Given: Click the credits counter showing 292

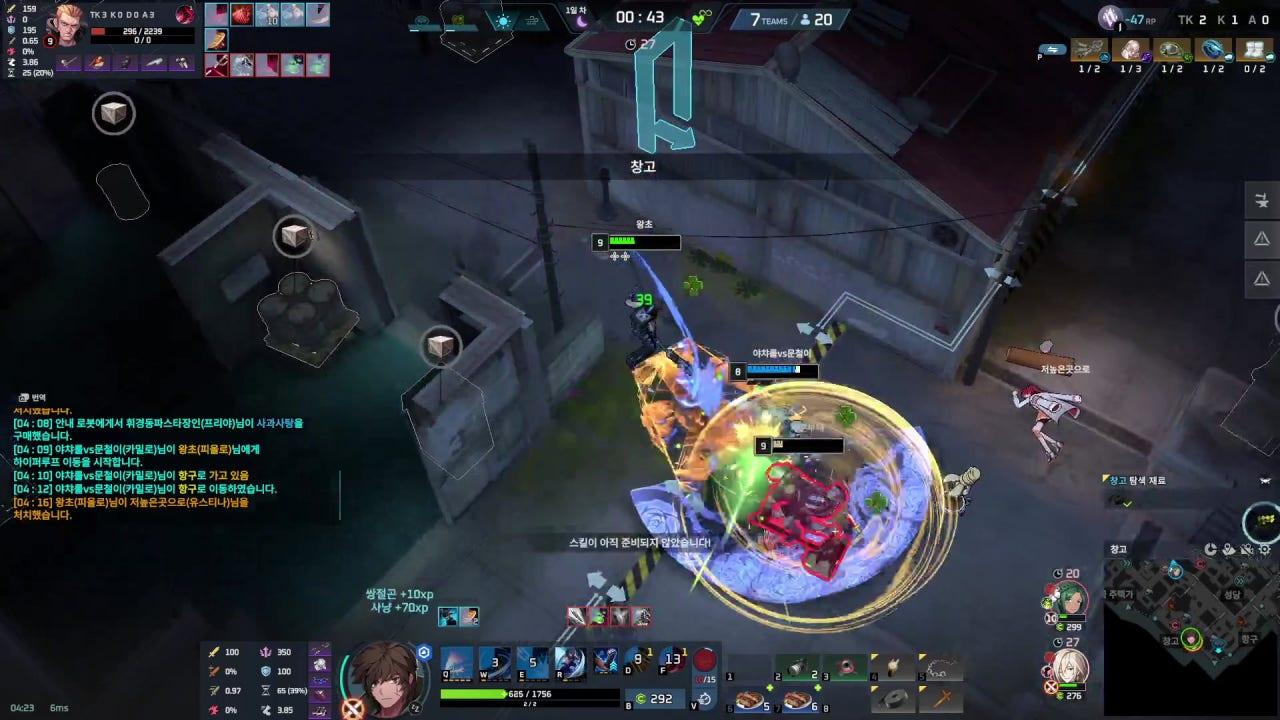Looking at the screenshot, I should click(654, 699).
